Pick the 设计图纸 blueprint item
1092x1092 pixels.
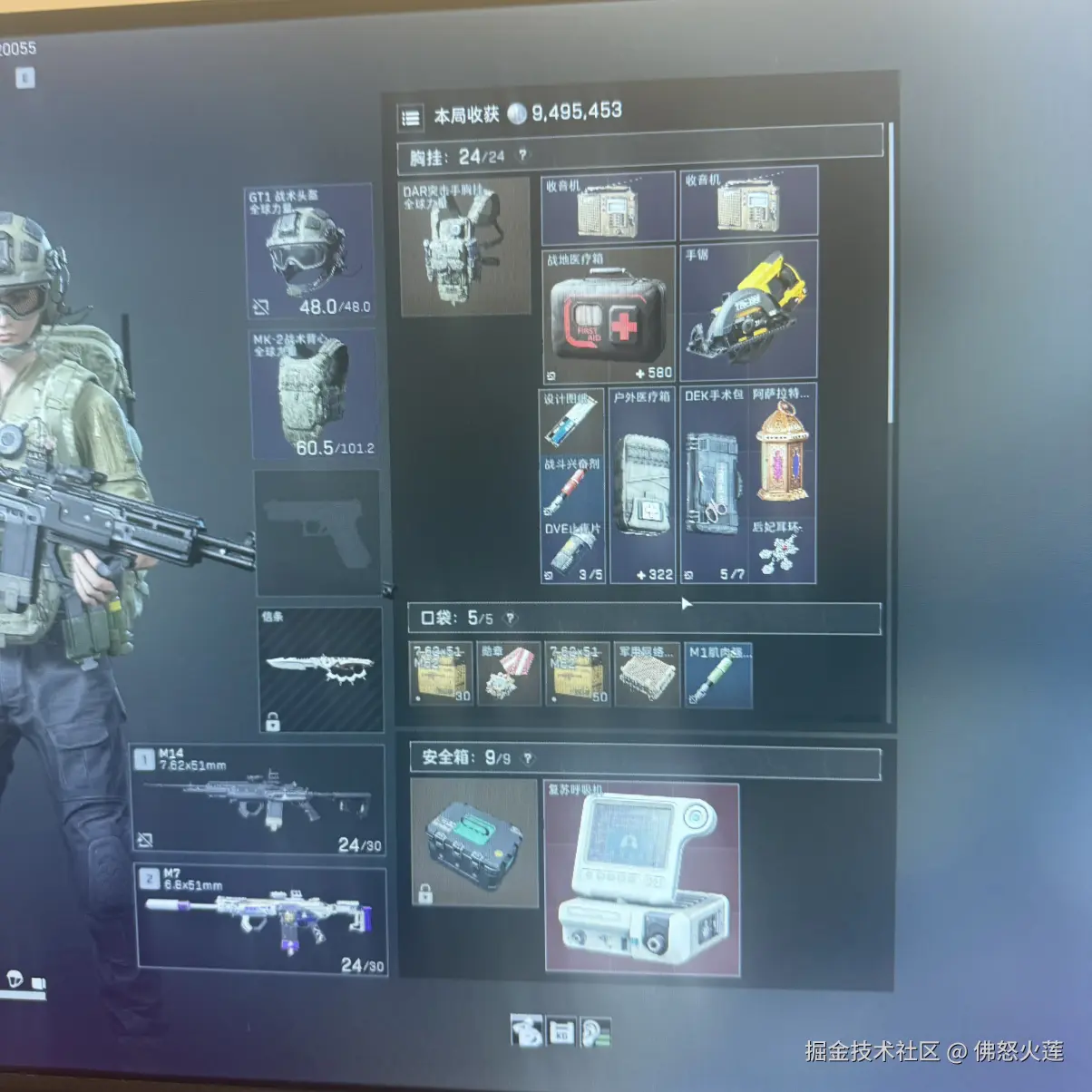571,421
